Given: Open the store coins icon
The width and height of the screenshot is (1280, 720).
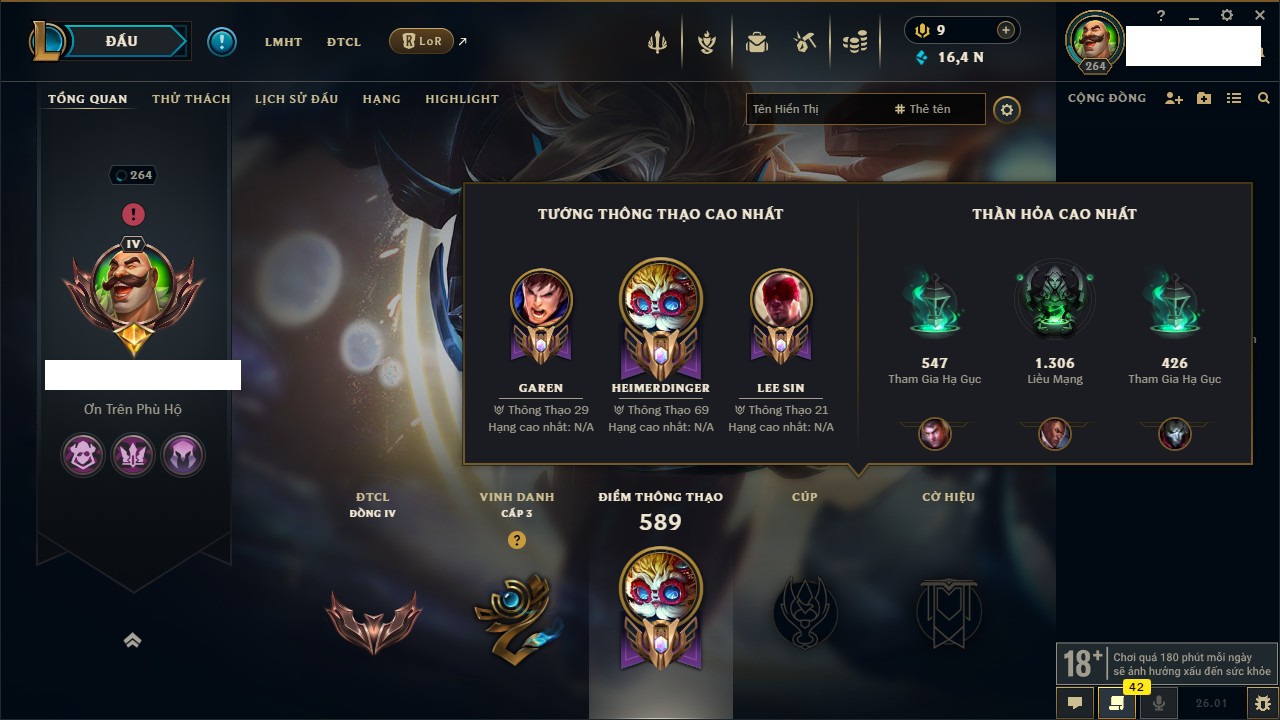Looking at the screenshot, I should pos(854,42).
